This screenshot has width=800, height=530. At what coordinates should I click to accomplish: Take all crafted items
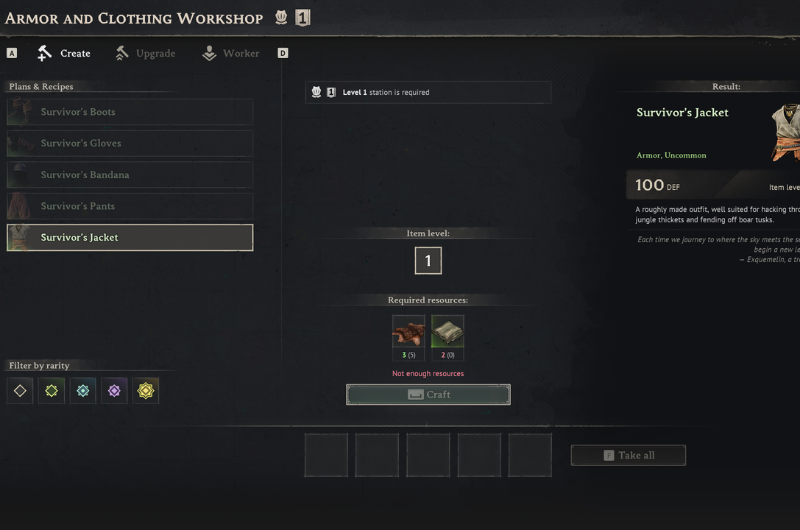pos(628,455)
